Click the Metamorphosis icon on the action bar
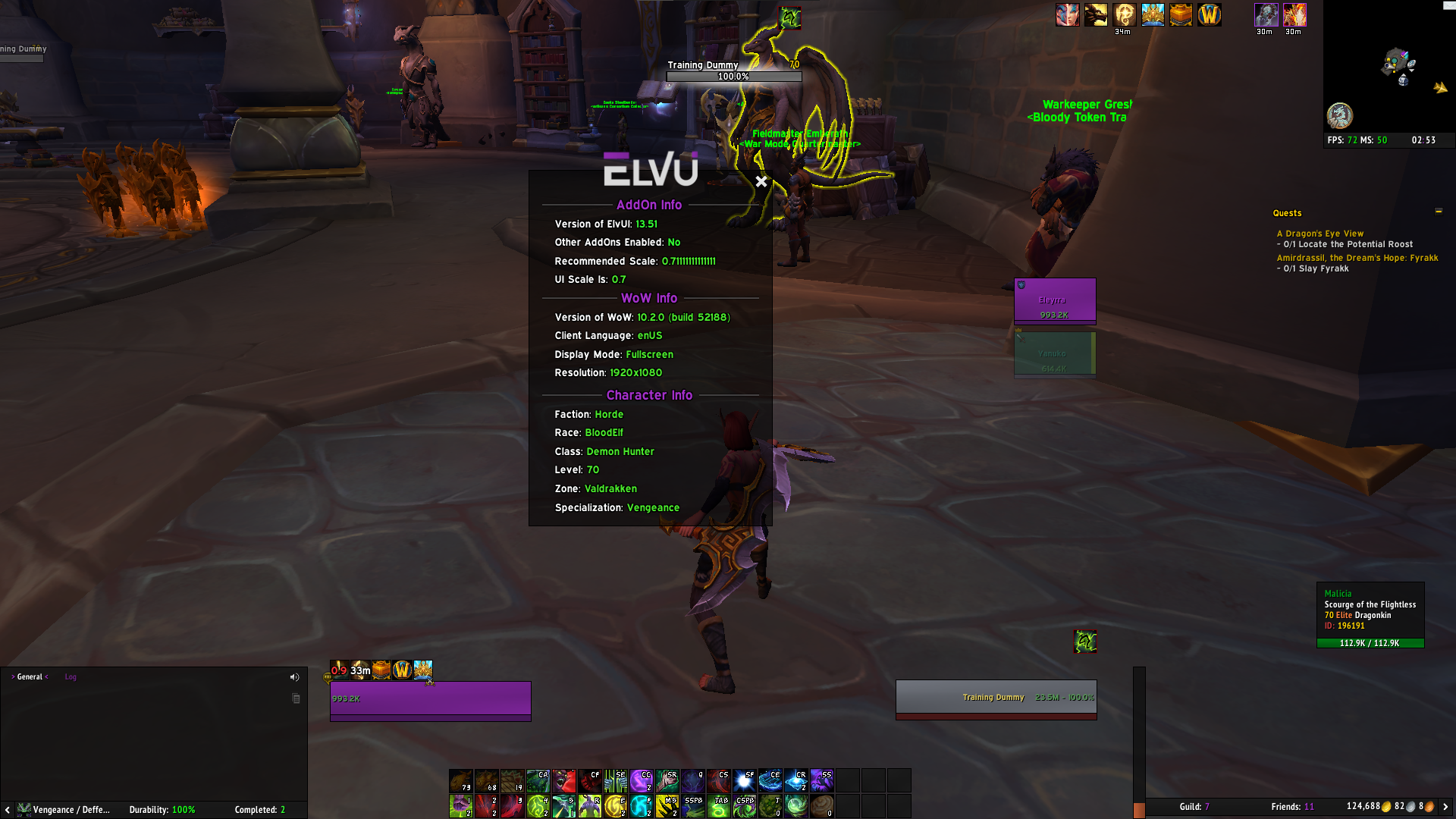1456x819 pixels. coord(590,805)
